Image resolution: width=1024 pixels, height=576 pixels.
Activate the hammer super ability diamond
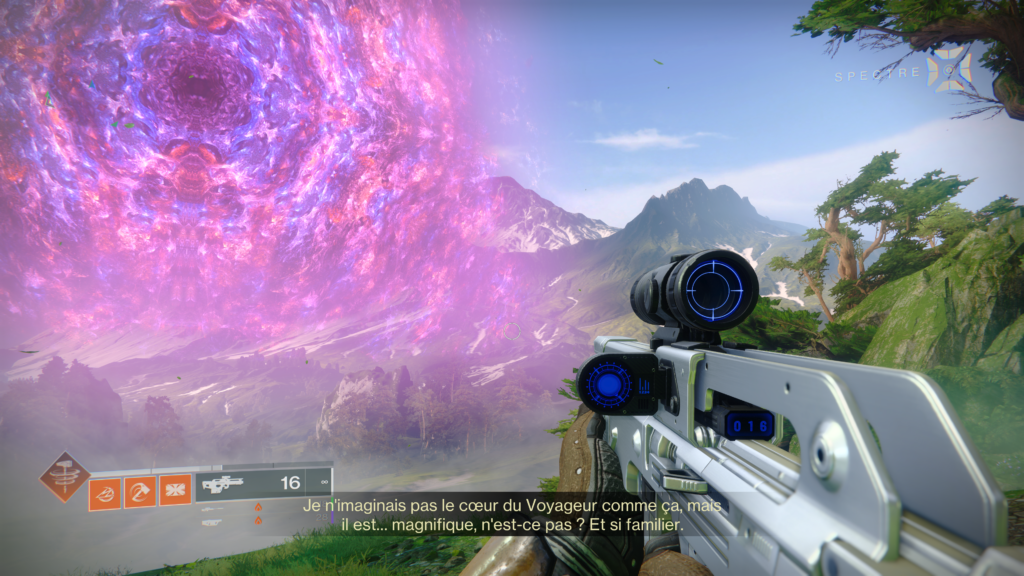(64, 476)
